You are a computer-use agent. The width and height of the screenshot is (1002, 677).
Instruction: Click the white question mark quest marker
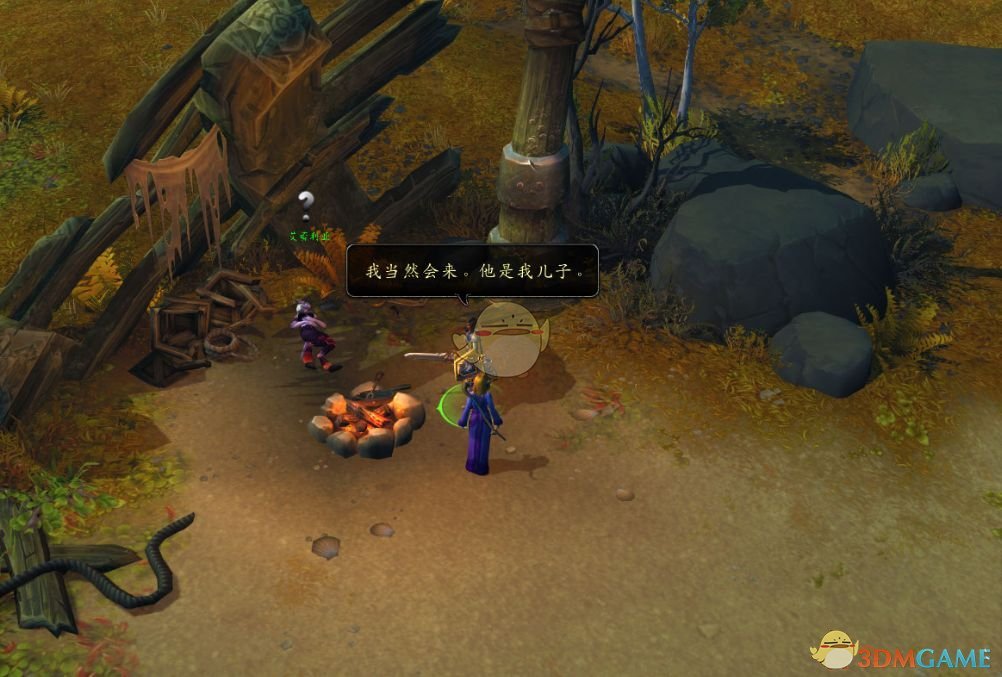pyautogui.click(x=308, y=202)
